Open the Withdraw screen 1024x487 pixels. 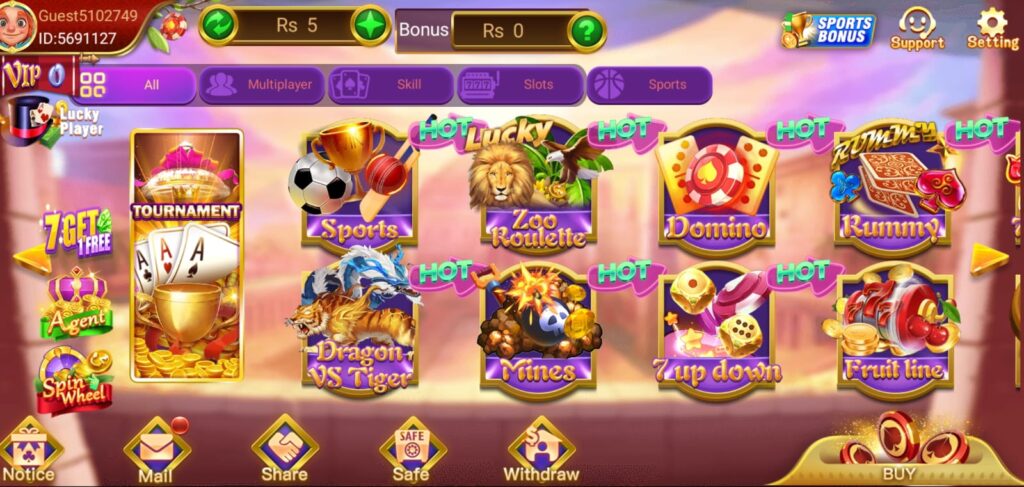point(541,450)
